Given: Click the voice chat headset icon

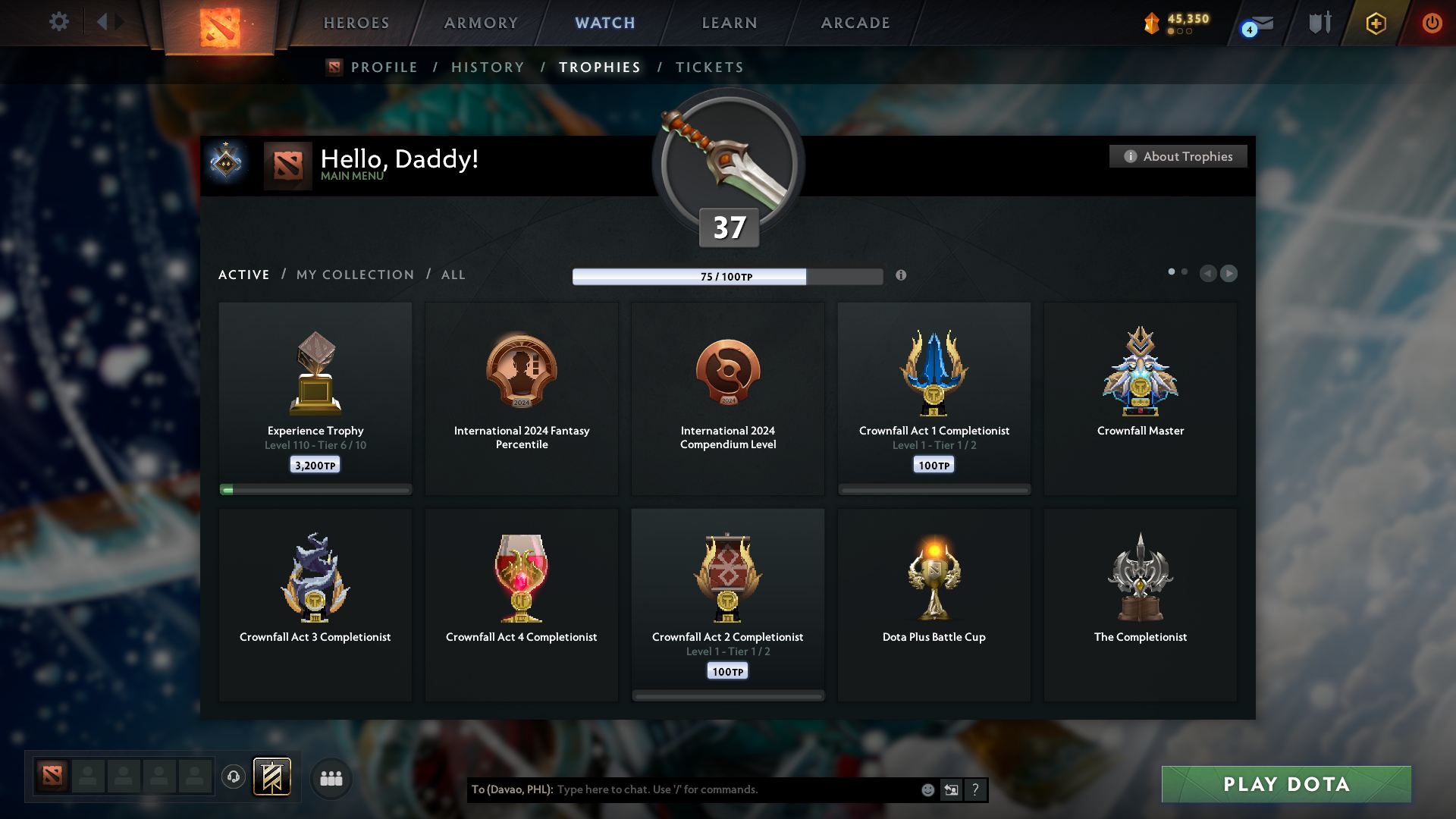Looking at the screenshot, I should tap(234, 777).
